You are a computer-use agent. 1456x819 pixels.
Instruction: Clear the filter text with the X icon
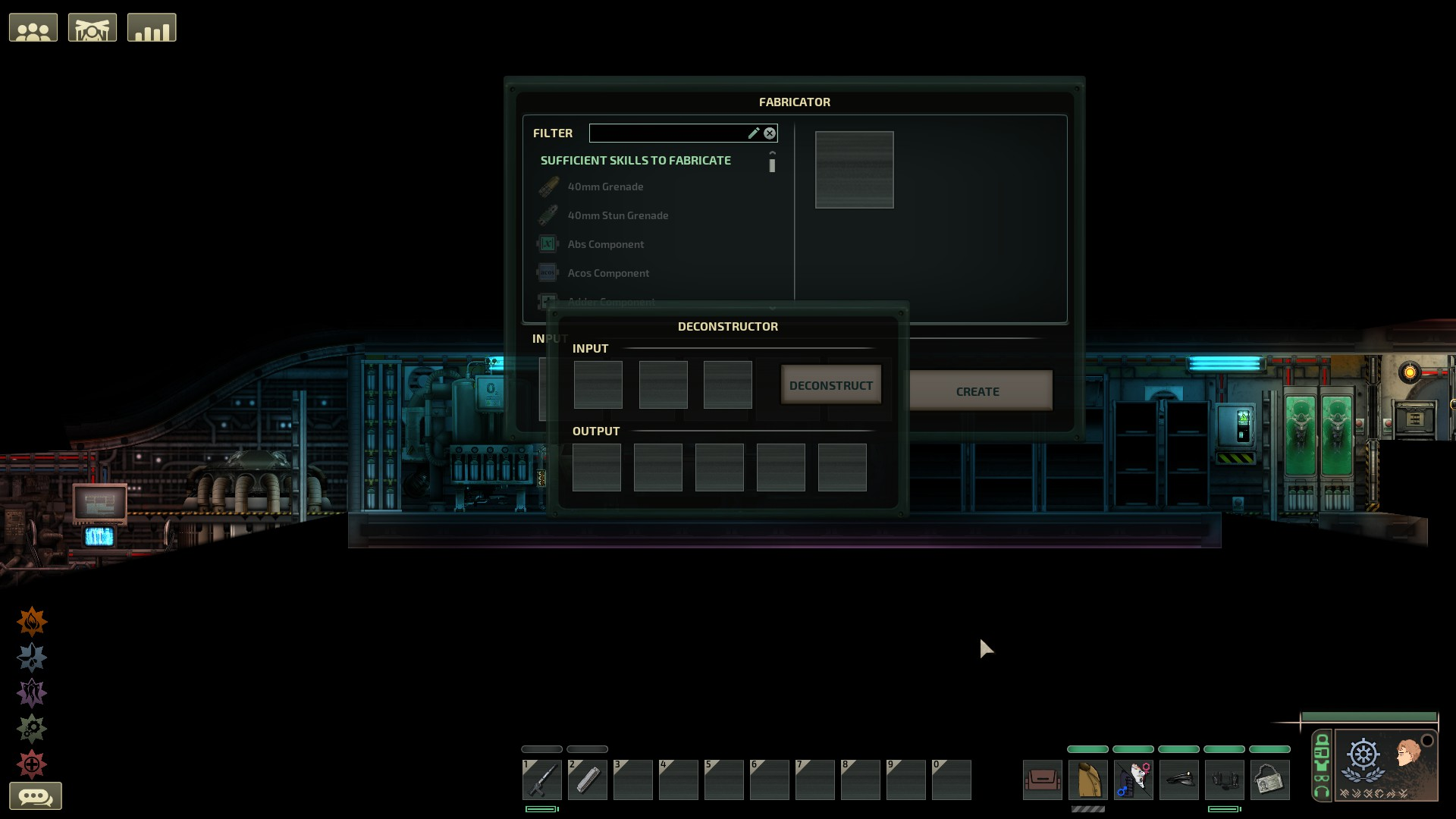coord(770,133)
